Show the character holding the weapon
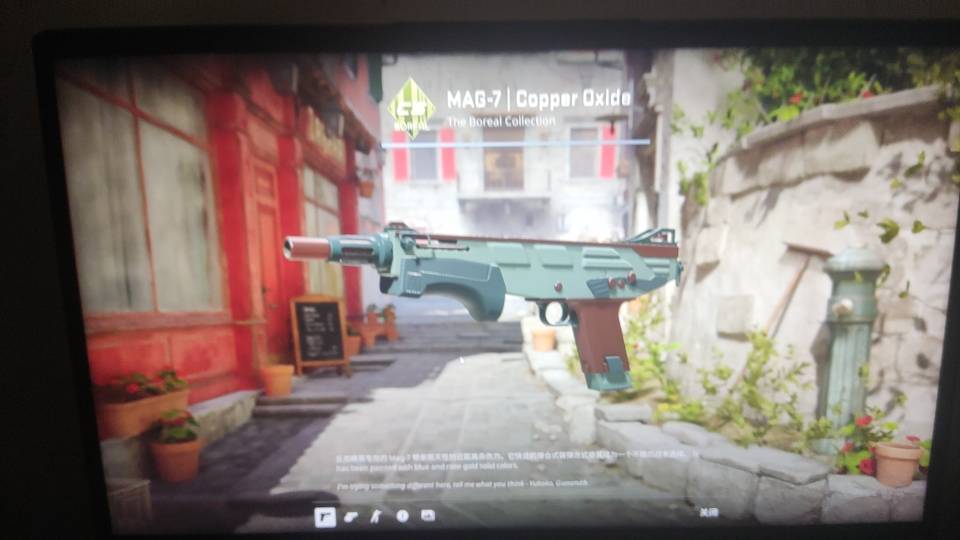The height and width of the screenshot is (540, 960). 376,516
